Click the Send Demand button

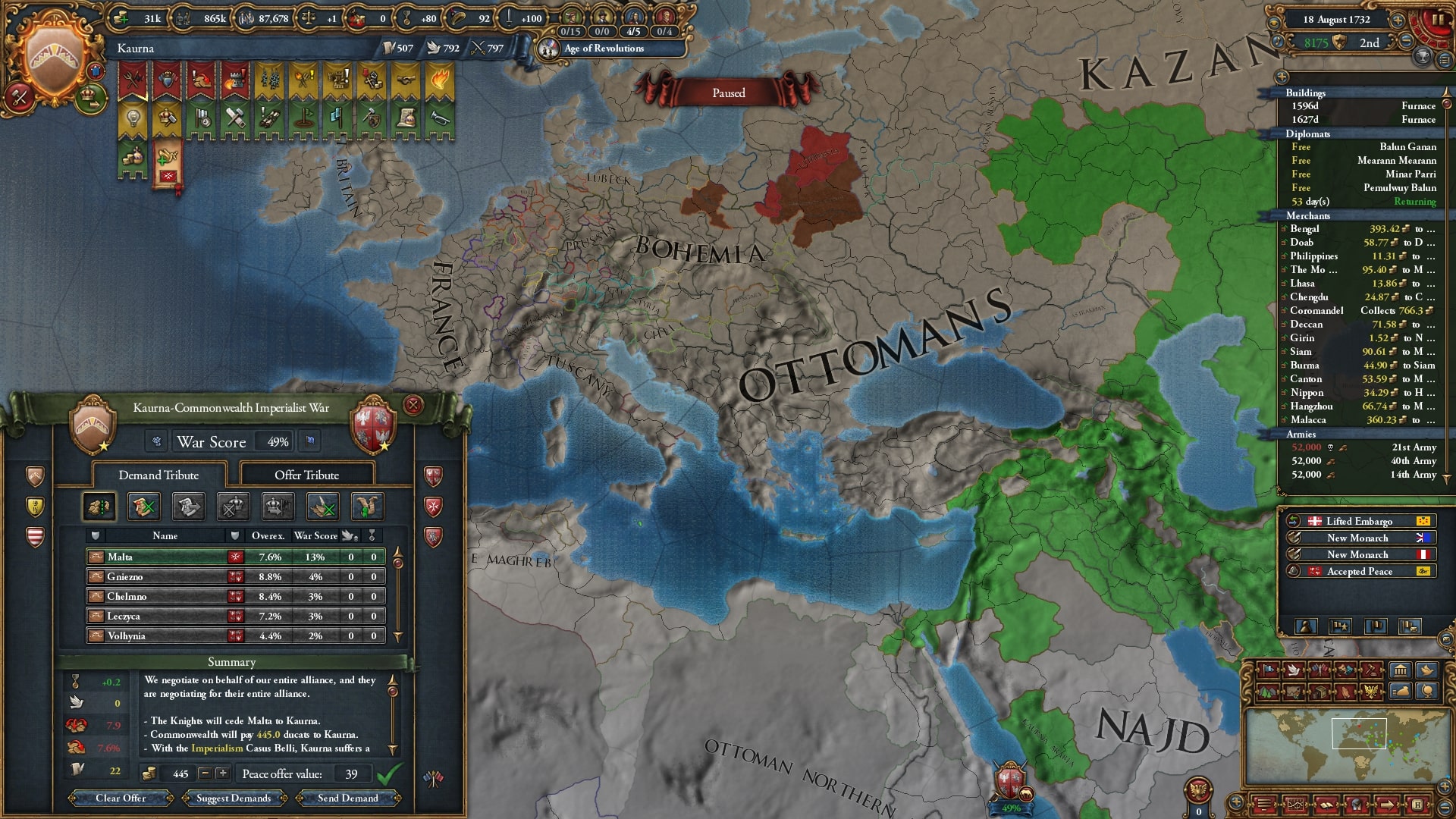point(347,798)
